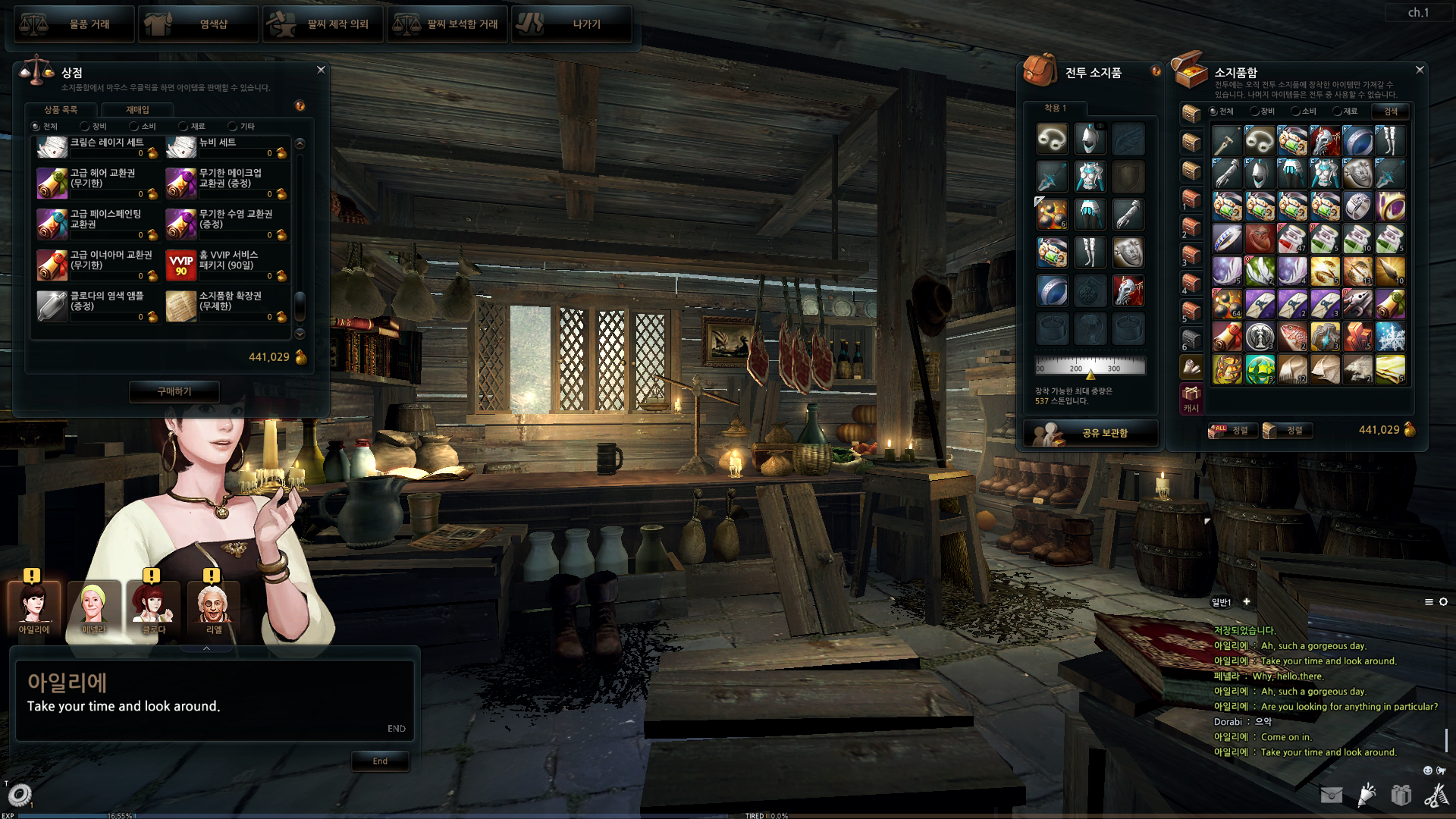Leave the shop via 나가기
The height and width of the screenshot is (819, 1456).
(x=572, y=24)
